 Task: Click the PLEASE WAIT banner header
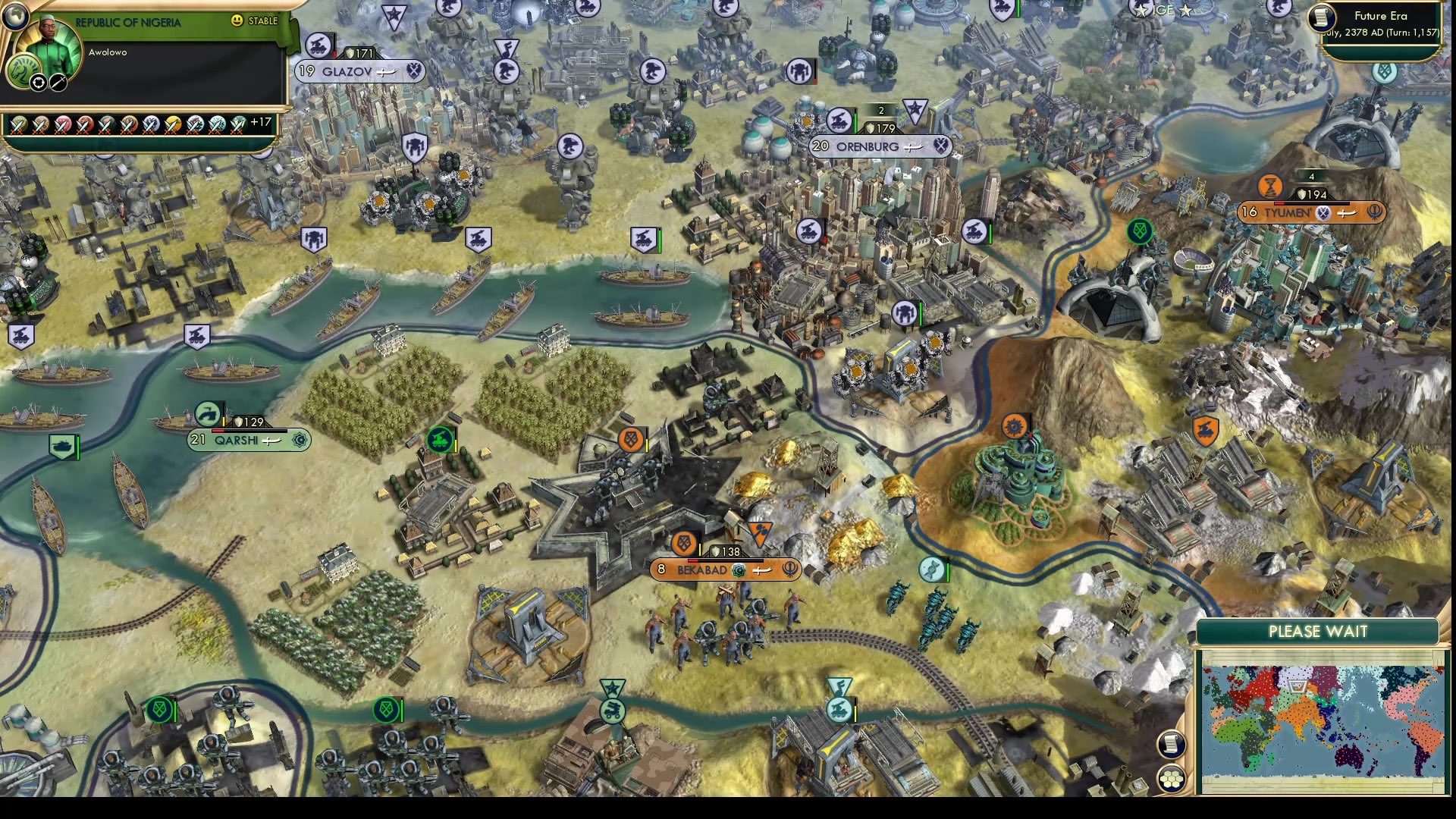(x=1317, y=631)
